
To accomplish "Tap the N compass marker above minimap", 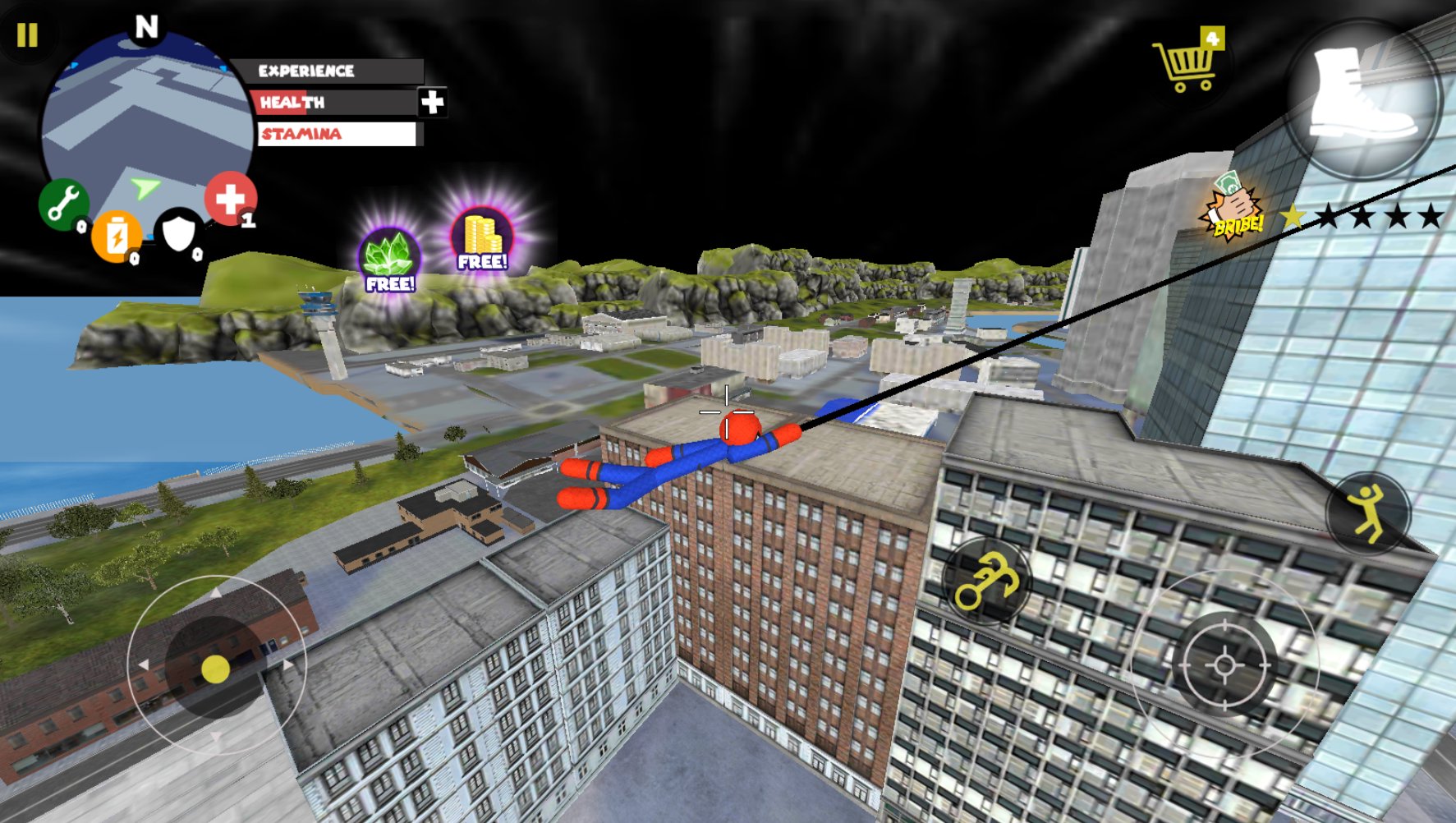I will tap(146, 25).
